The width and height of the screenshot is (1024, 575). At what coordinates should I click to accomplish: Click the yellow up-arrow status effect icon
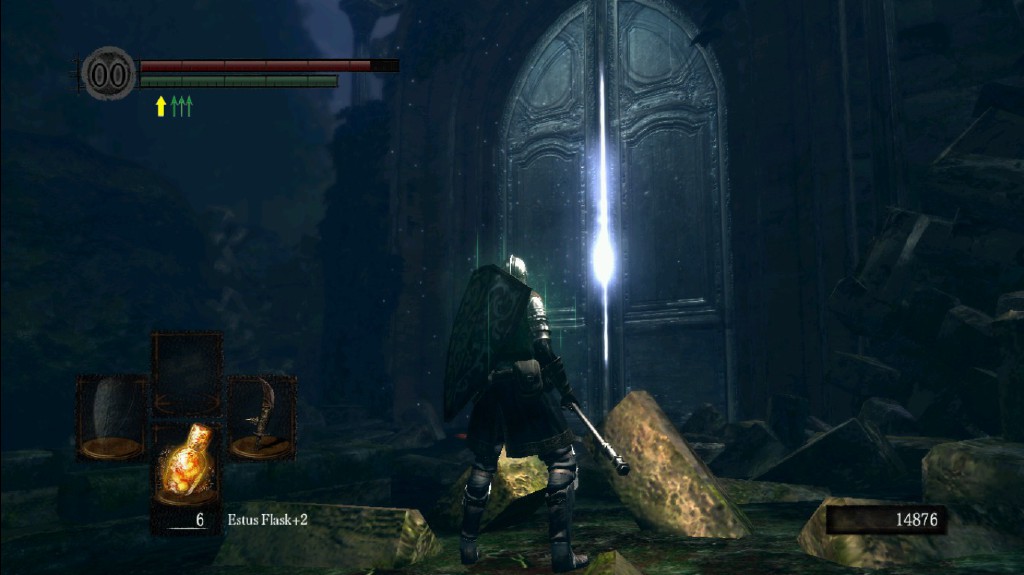point(160,106)
